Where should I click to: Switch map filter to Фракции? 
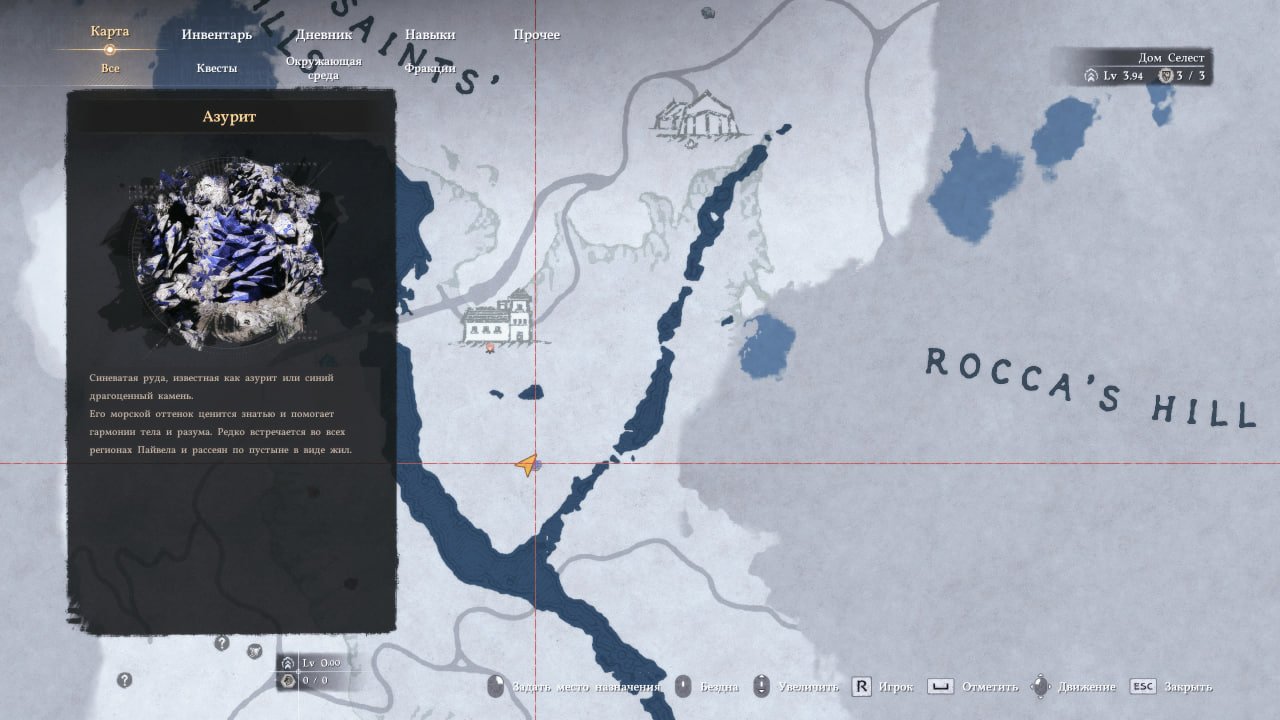point(430,68)
